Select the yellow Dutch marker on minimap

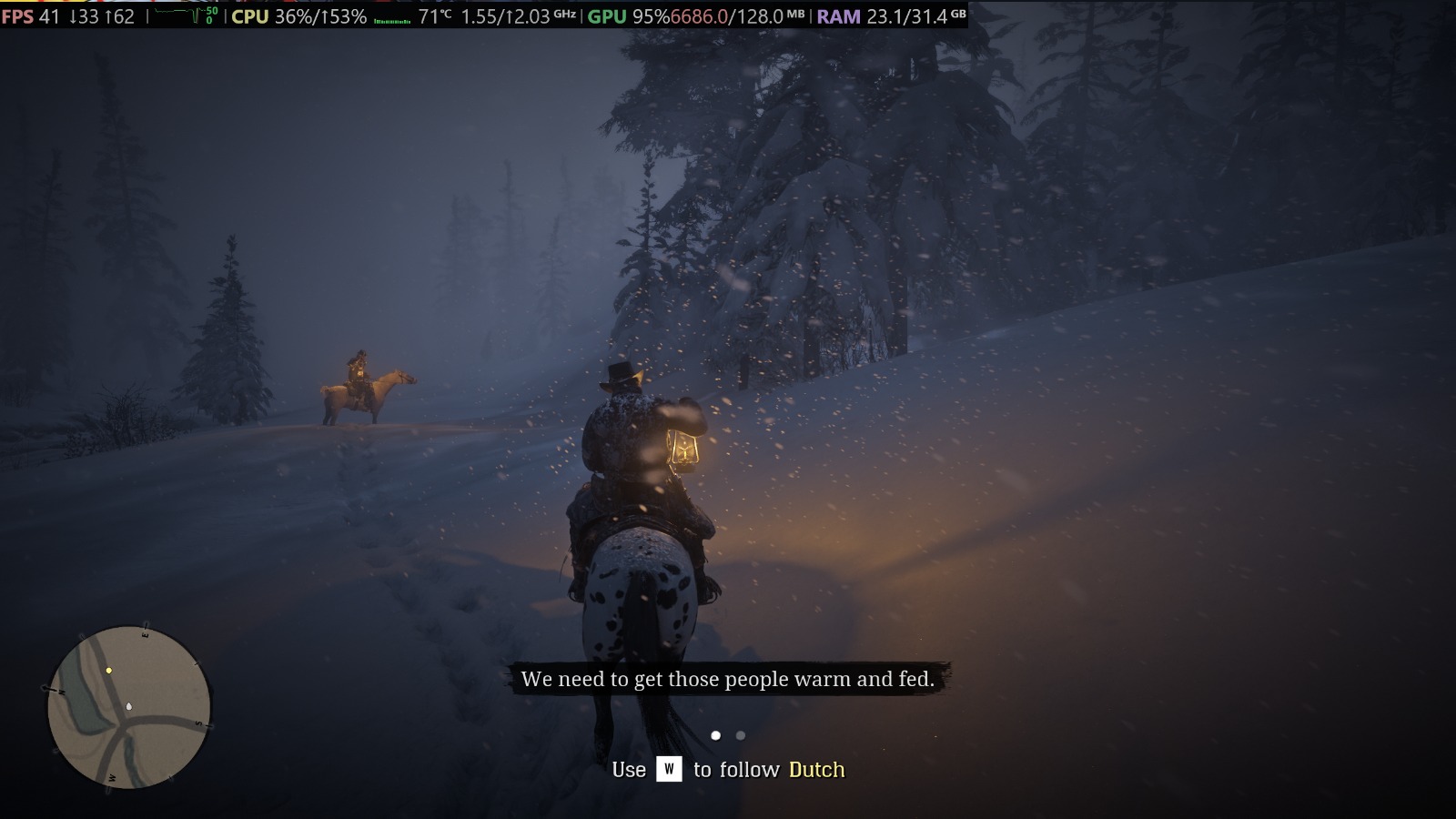(x=109, y=671)
